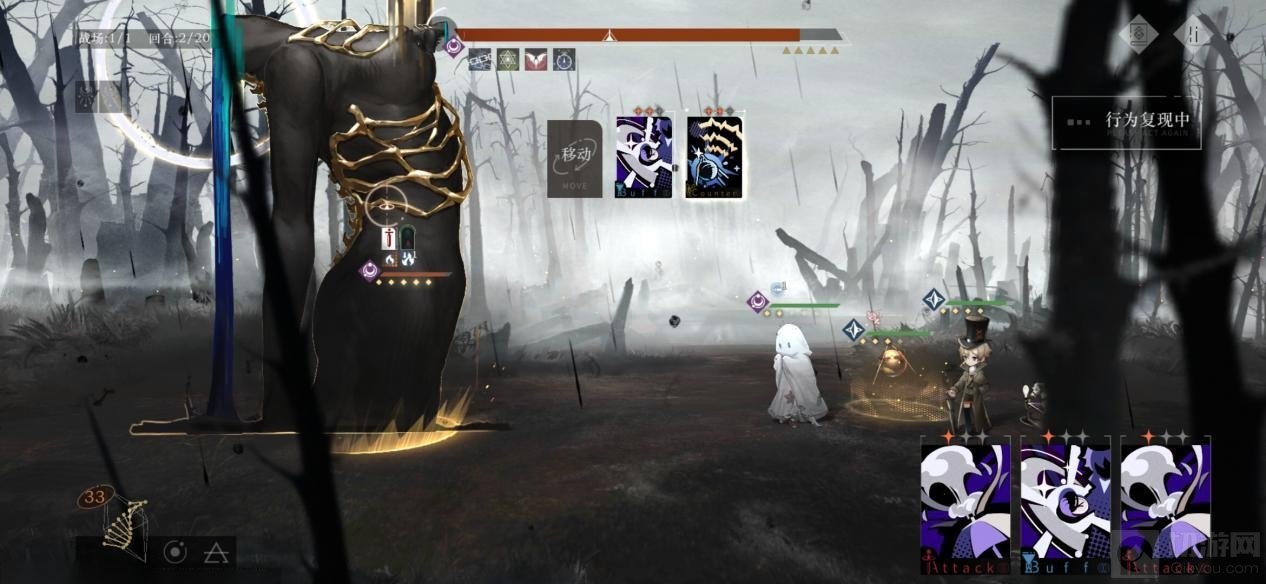Open the DNA helix gauge showing 33
The width and height of the screenshot is (1266, 584).
118,520
